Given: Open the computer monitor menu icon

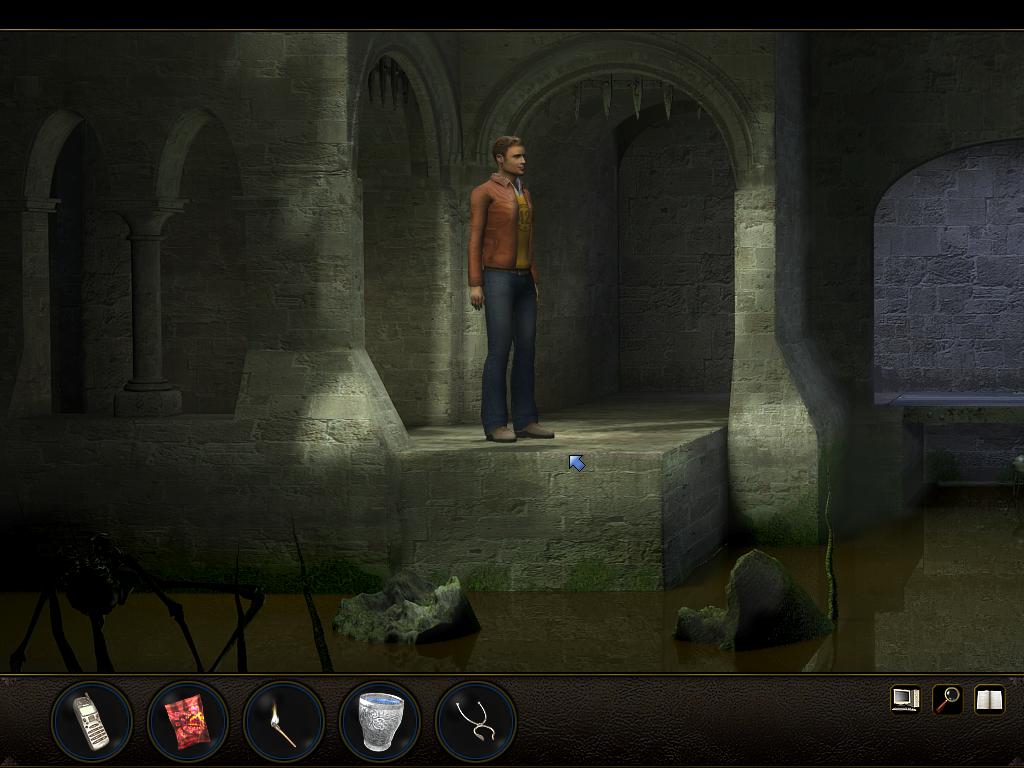Looking at the screenshot, I should pyautogui.click(x=905, y=699).
